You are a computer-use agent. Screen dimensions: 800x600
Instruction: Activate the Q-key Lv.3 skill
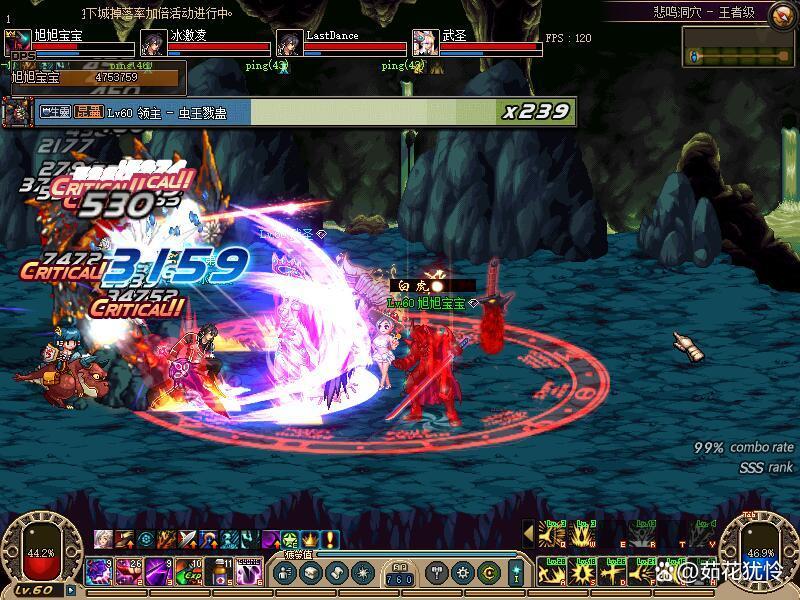click(552, 537)
